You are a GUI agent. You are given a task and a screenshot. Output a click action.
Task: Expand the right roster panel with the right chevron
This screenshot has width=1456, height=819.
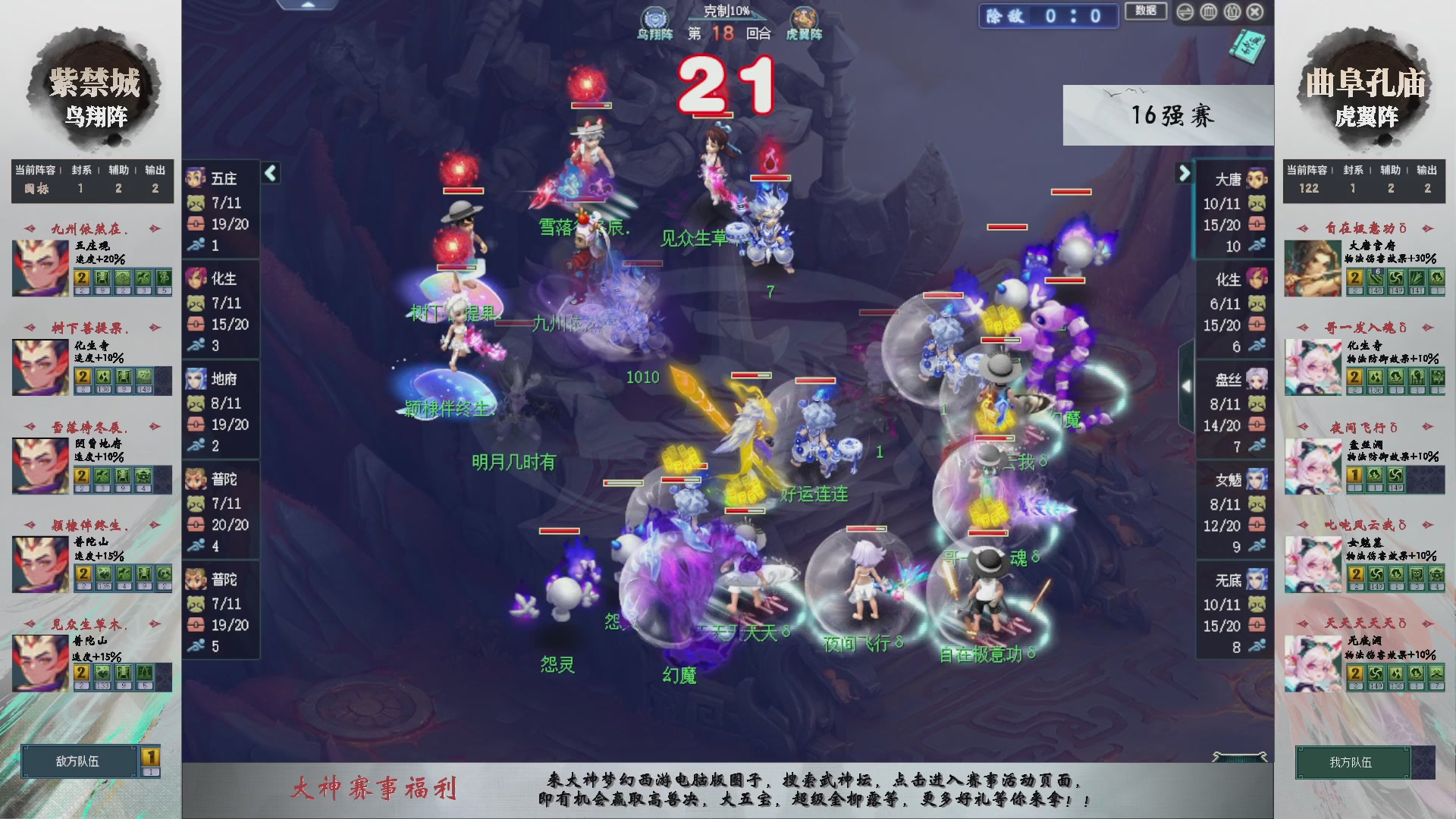(1185, 173)
